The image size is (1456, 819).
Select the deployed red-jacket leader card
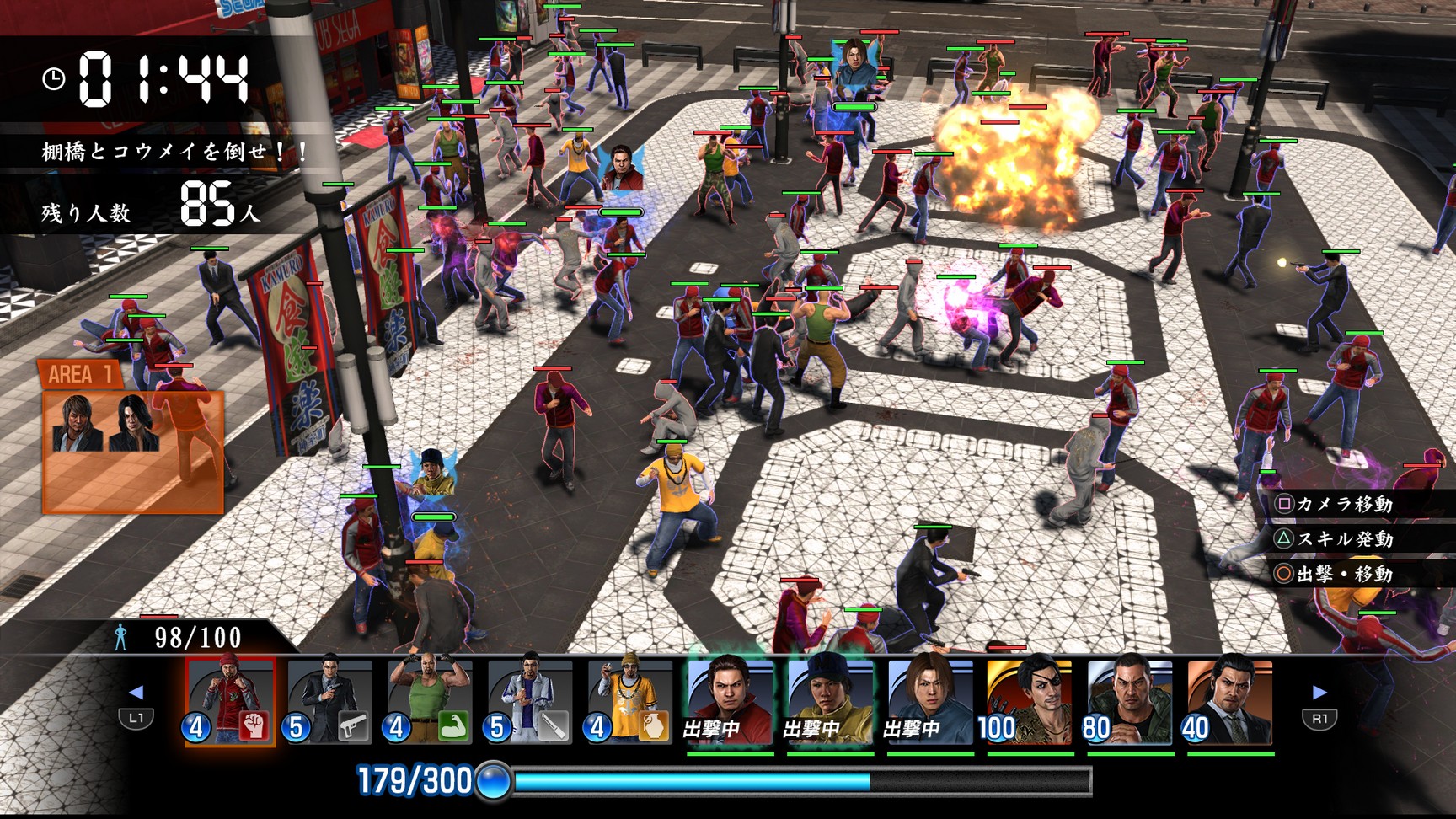point(730,701)
